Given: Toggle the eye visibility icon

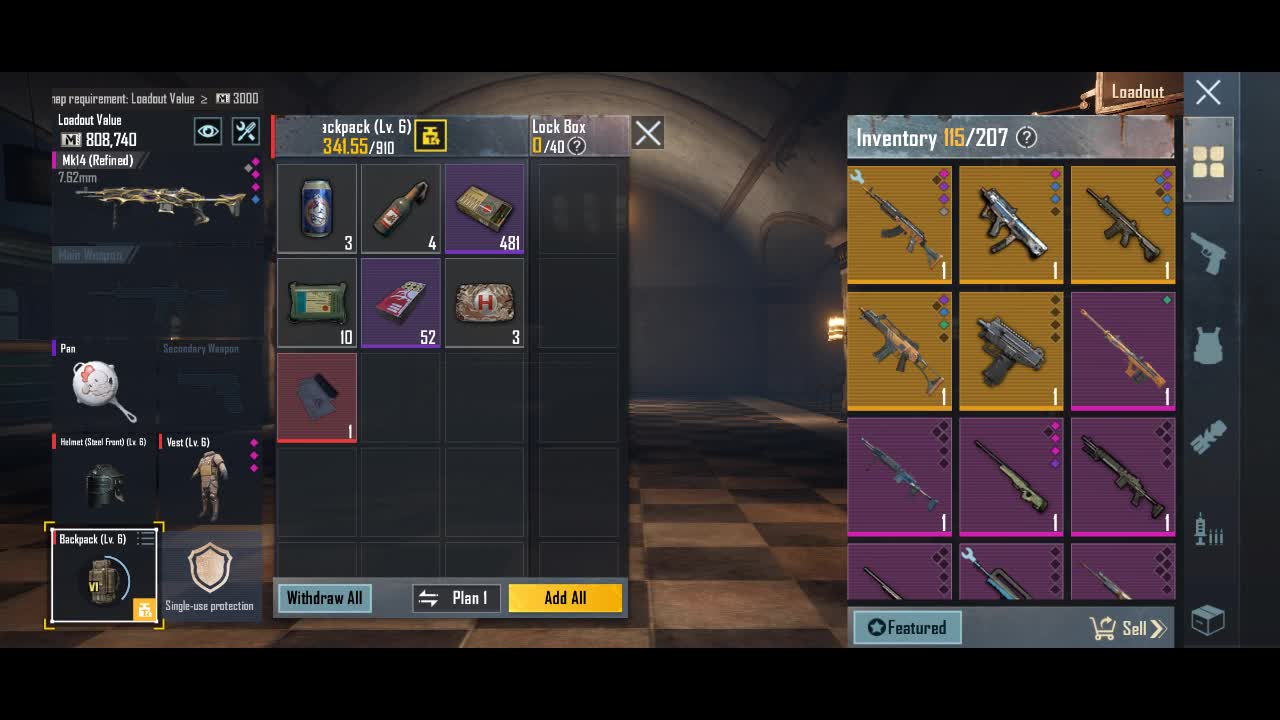Looking at the screenshot, I should pyautogui.click(x=208, y=131).
